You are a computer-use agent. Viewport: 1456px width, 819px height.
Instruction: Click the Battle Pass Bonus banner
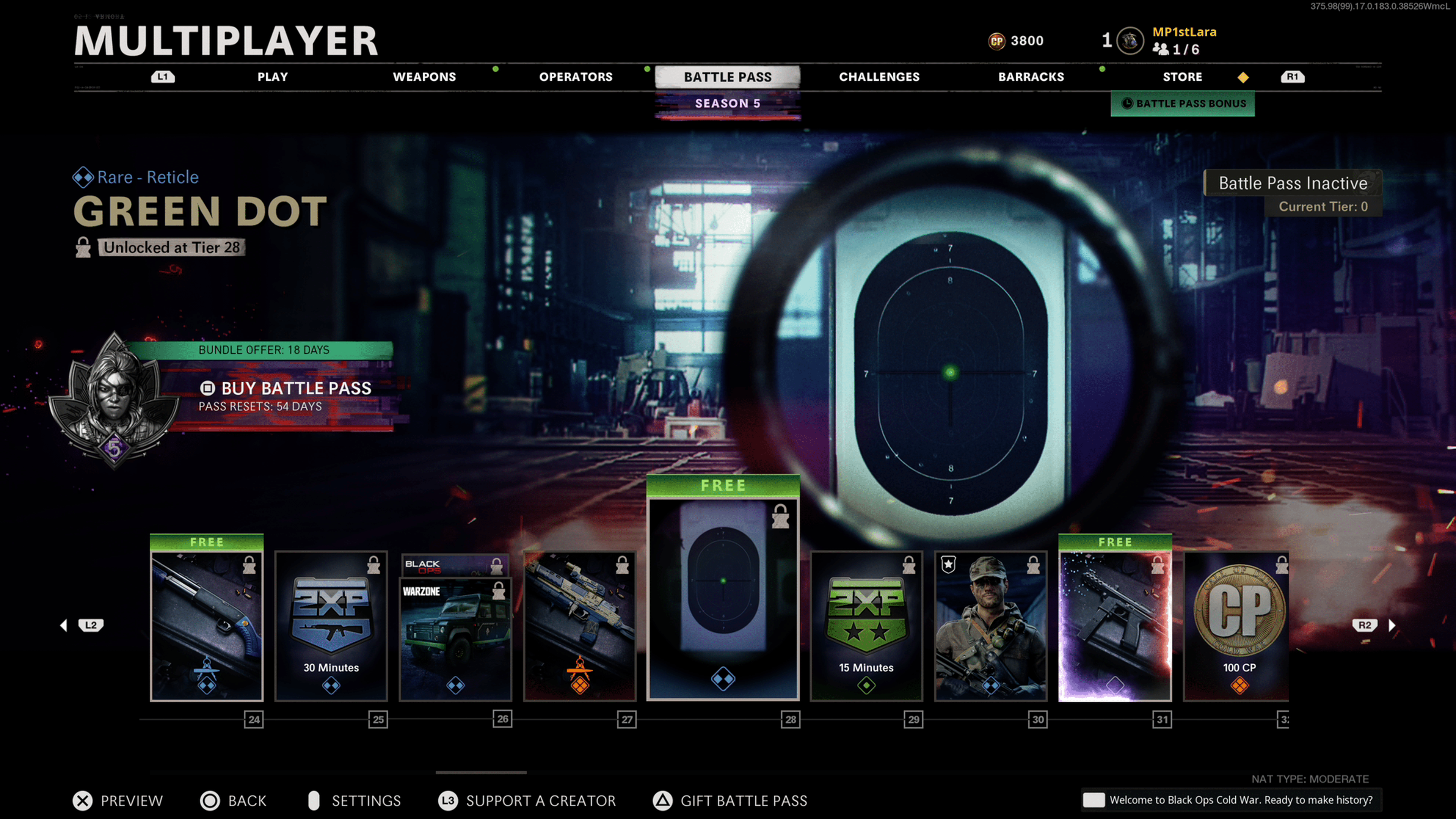1183,104
